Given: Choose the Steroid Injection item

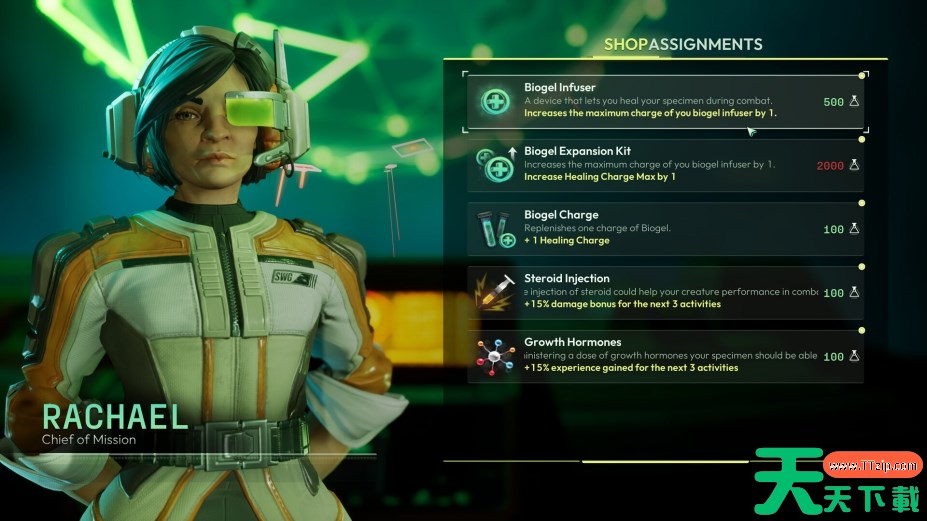Looking at the screenshot, I should (x=665, y=292).
